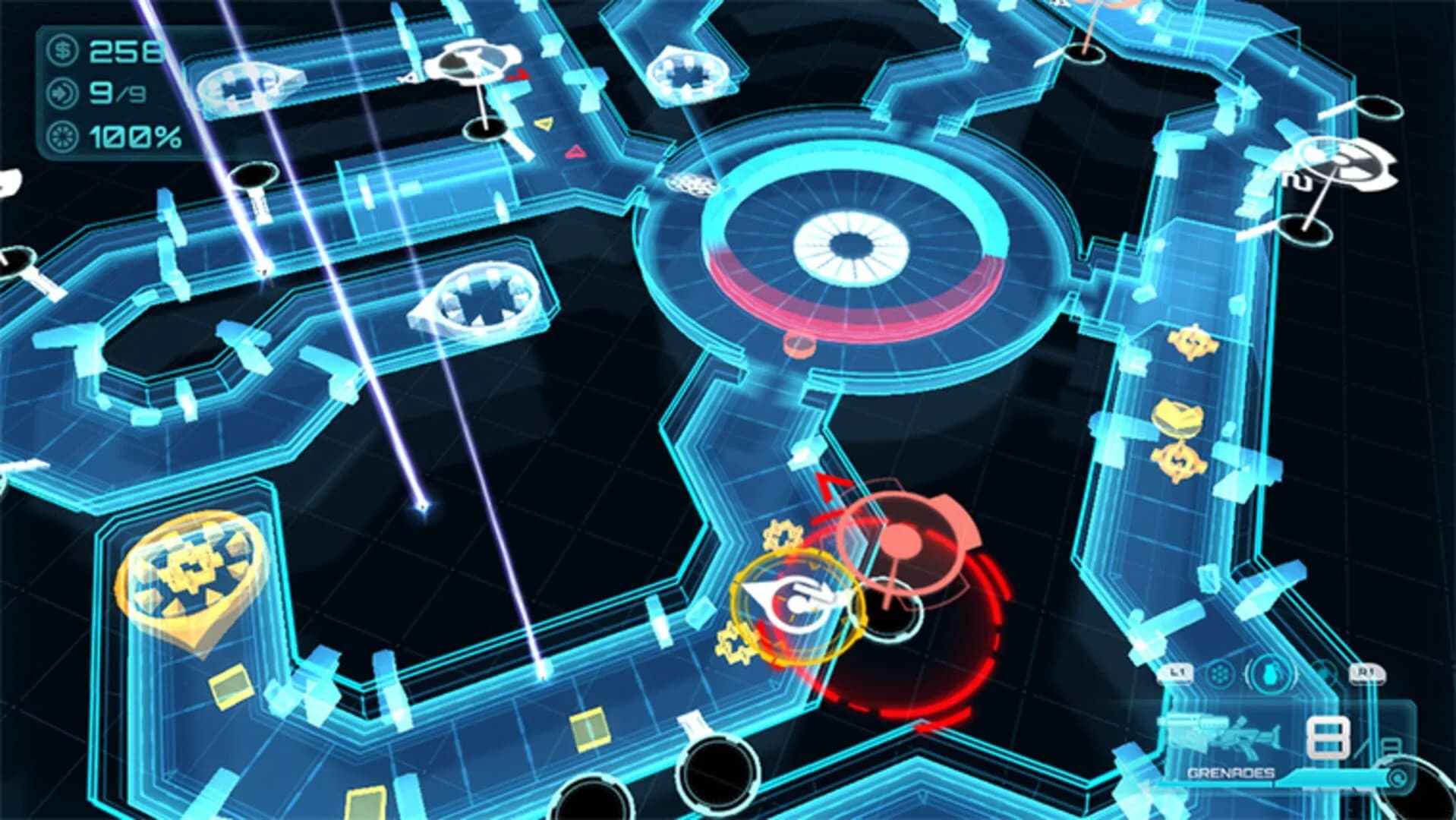1456x820 pixels.
Task: Click the dimmed weapon icon right of the grenade
Action: (1325, 671)
